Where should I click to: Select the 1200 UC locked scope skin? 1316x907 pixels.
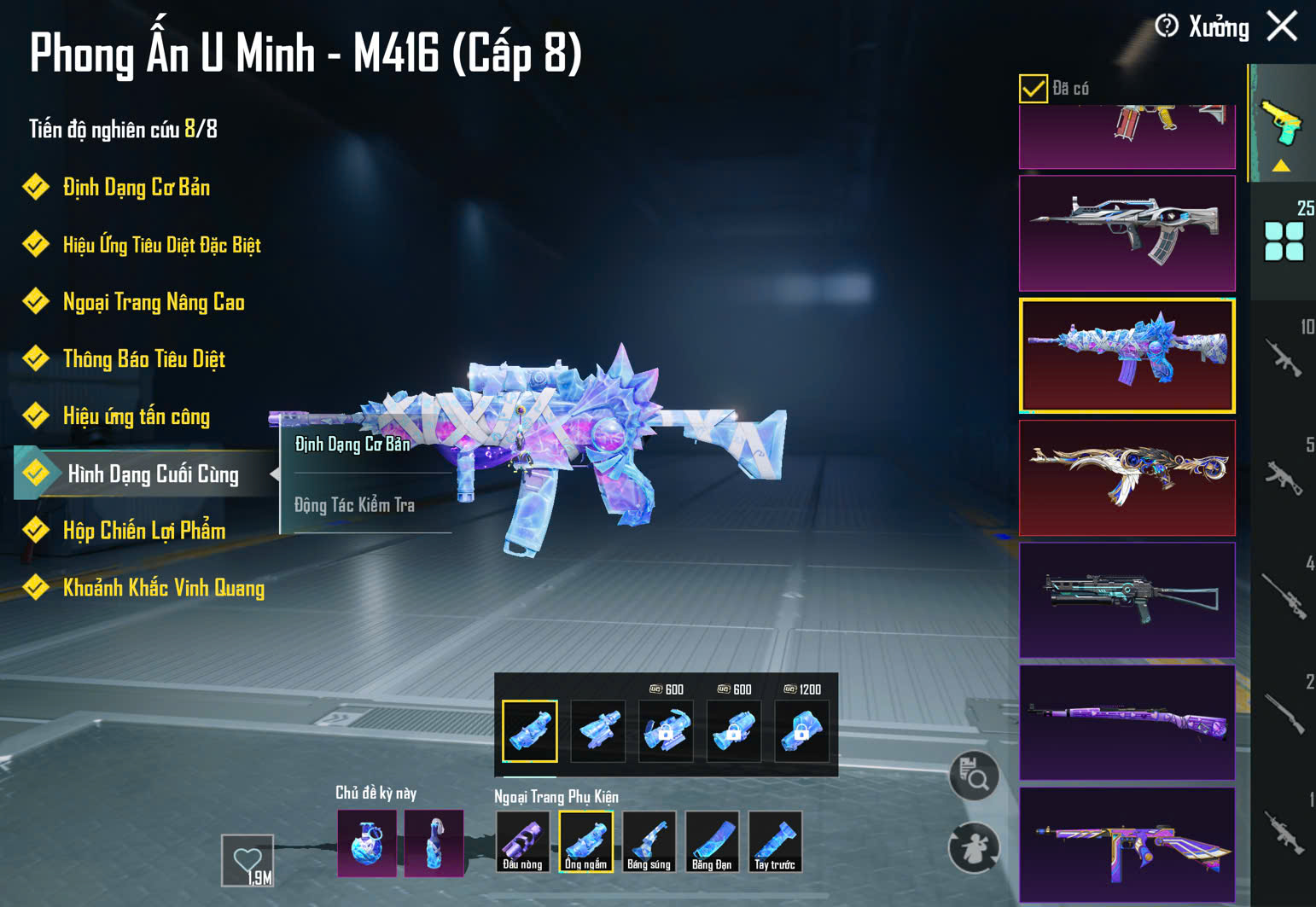pos(801,730)
